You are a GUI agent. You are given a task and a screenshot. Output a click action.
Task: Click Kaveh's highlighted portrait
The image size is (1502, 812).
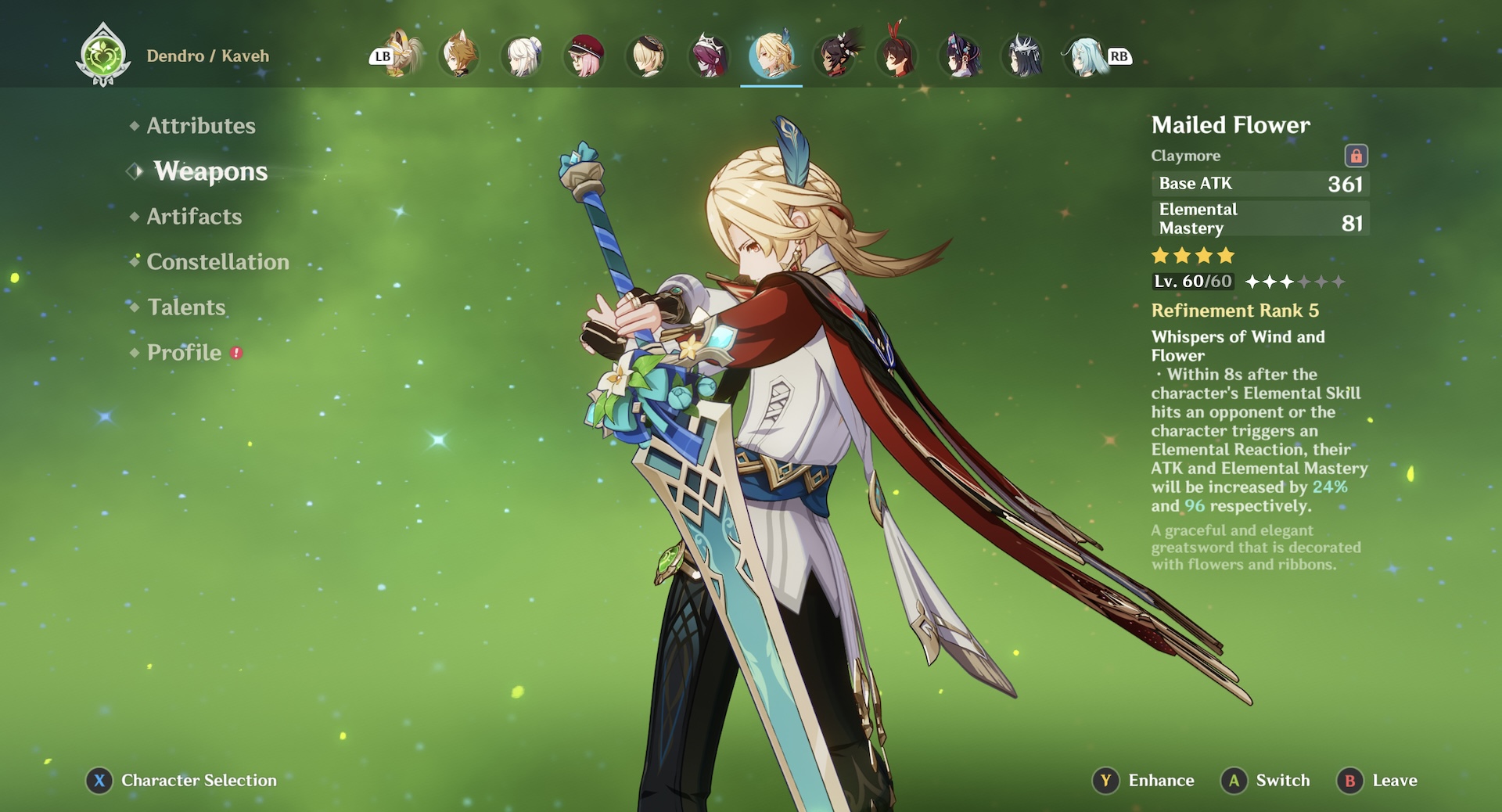772,56
